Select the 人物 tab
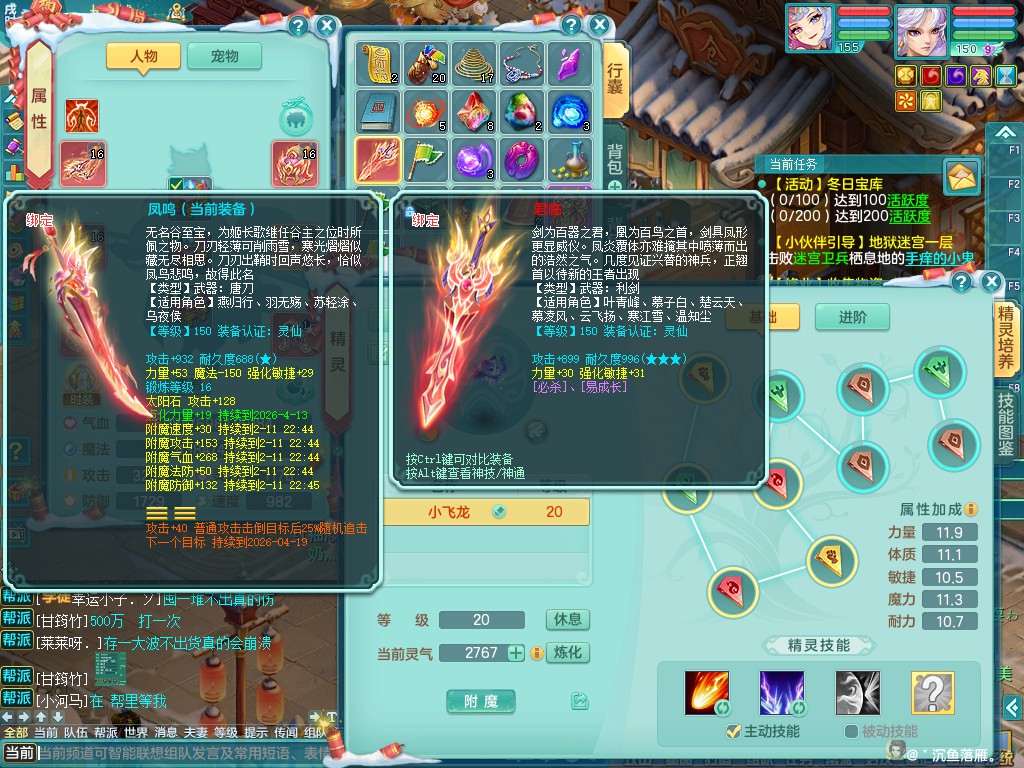 coord(143,57)
